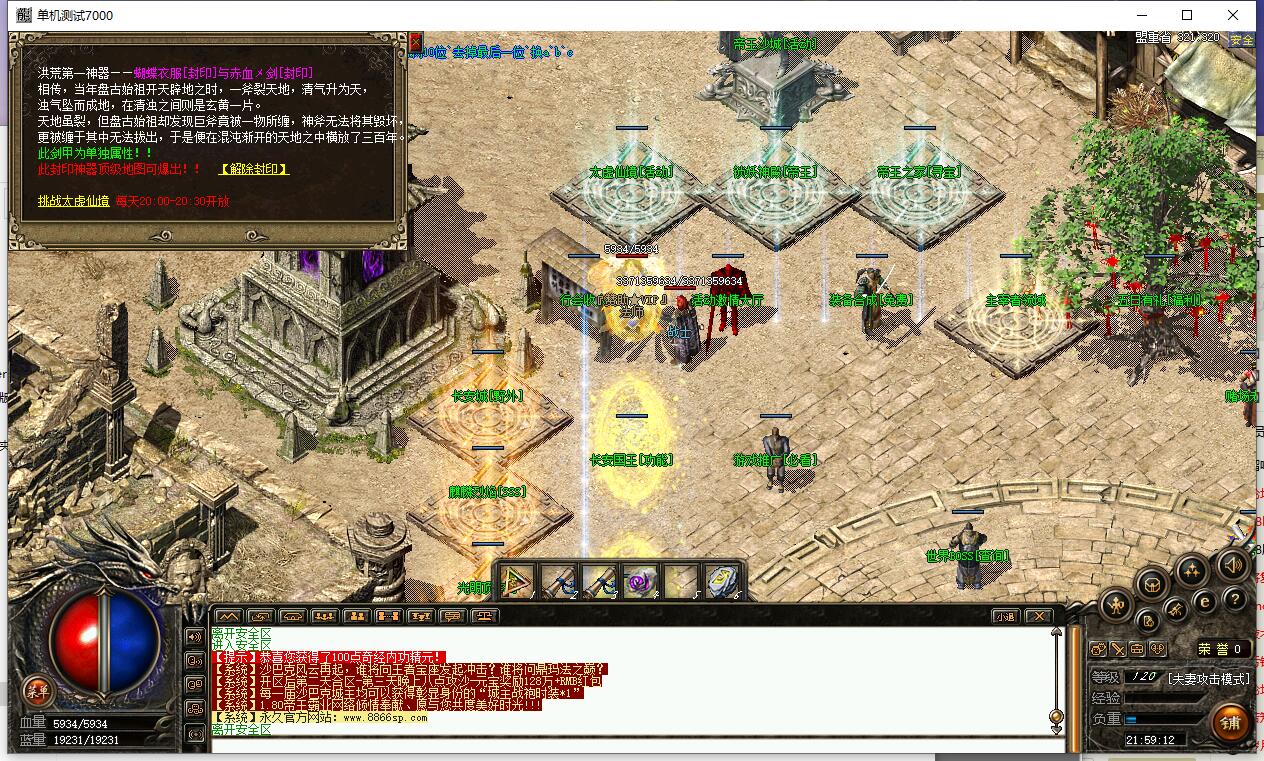Screen dimensions: 1264x761
Task: Open the bag with the round chest icon
Action: pyautogui.click(x=1151, y=583)
